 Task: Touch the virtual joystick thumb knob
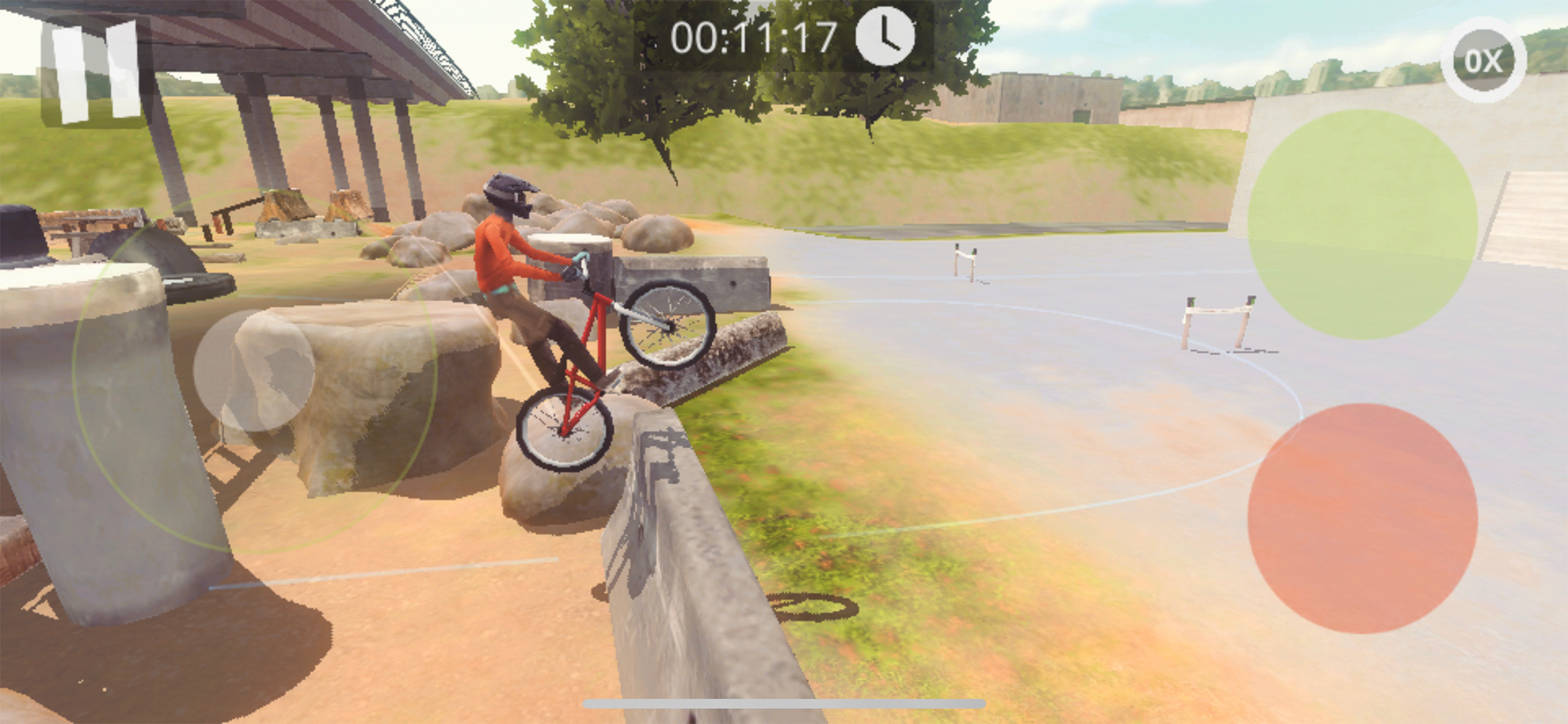click(254, 370)
